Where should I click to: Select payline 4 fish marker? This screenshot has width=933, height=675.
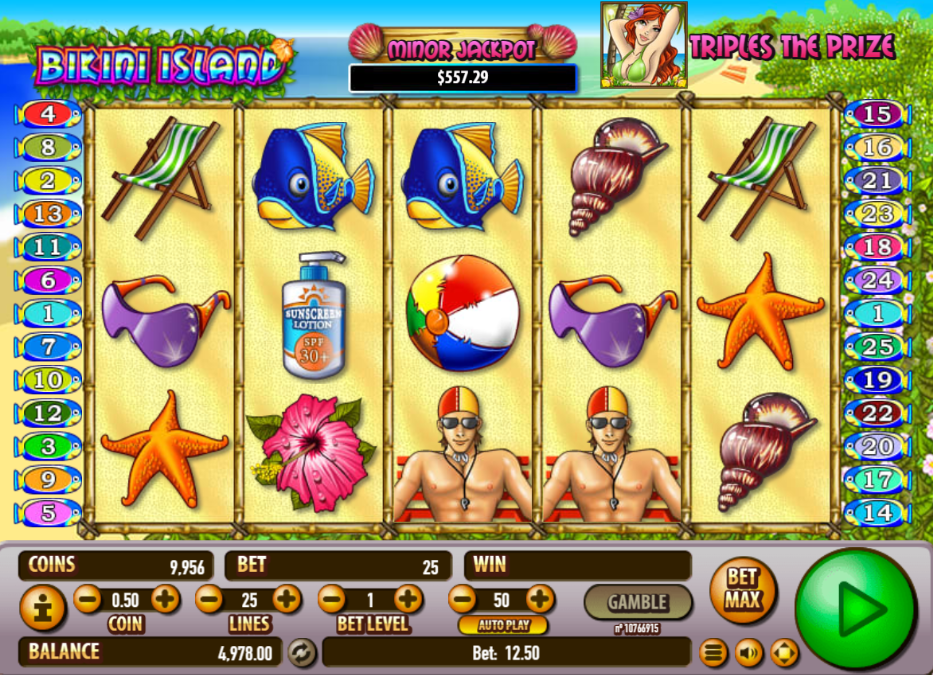[x=46, y=114]
